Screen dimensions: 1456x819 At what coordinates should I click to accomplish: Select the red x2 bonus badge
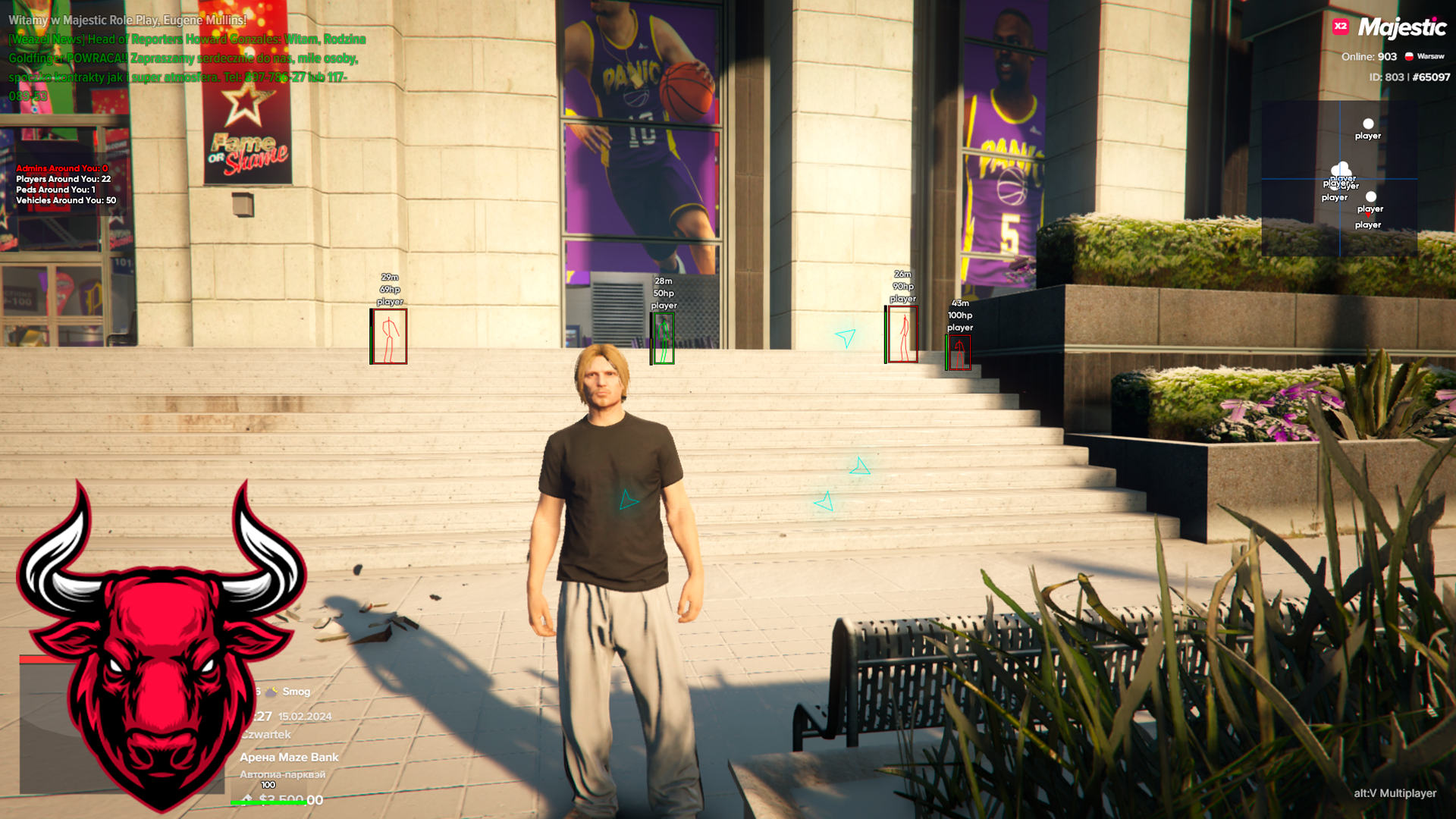pos(1341,27)
